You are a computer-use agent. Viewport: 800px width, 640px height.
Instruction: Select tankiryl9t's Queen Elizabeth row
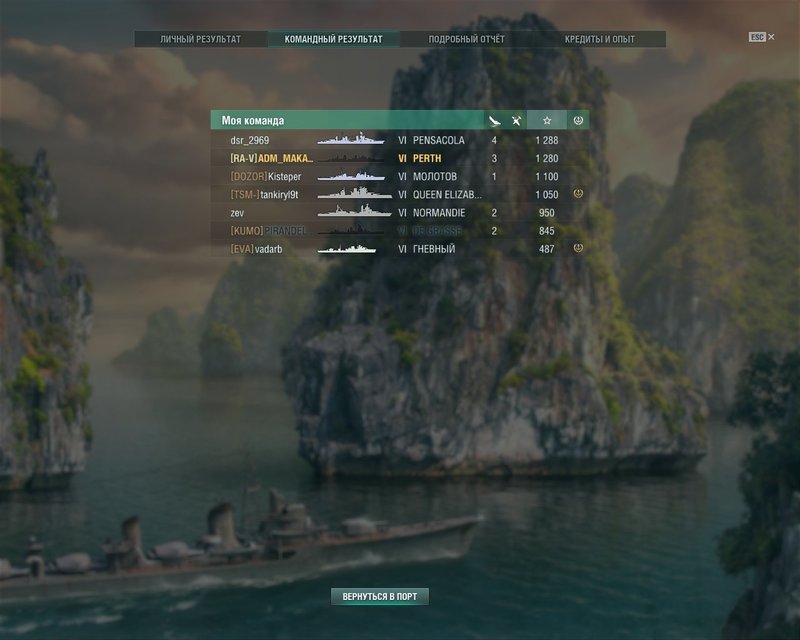click(x=400, y=195)
